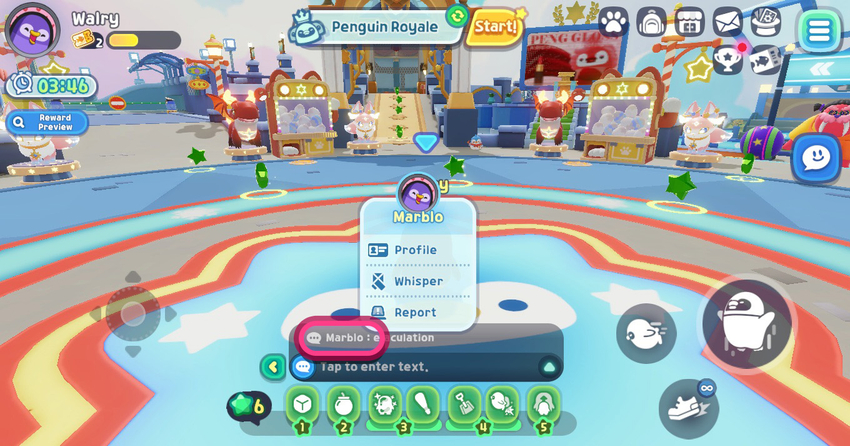Whisper to Marblo

click(x=417, y=281)
